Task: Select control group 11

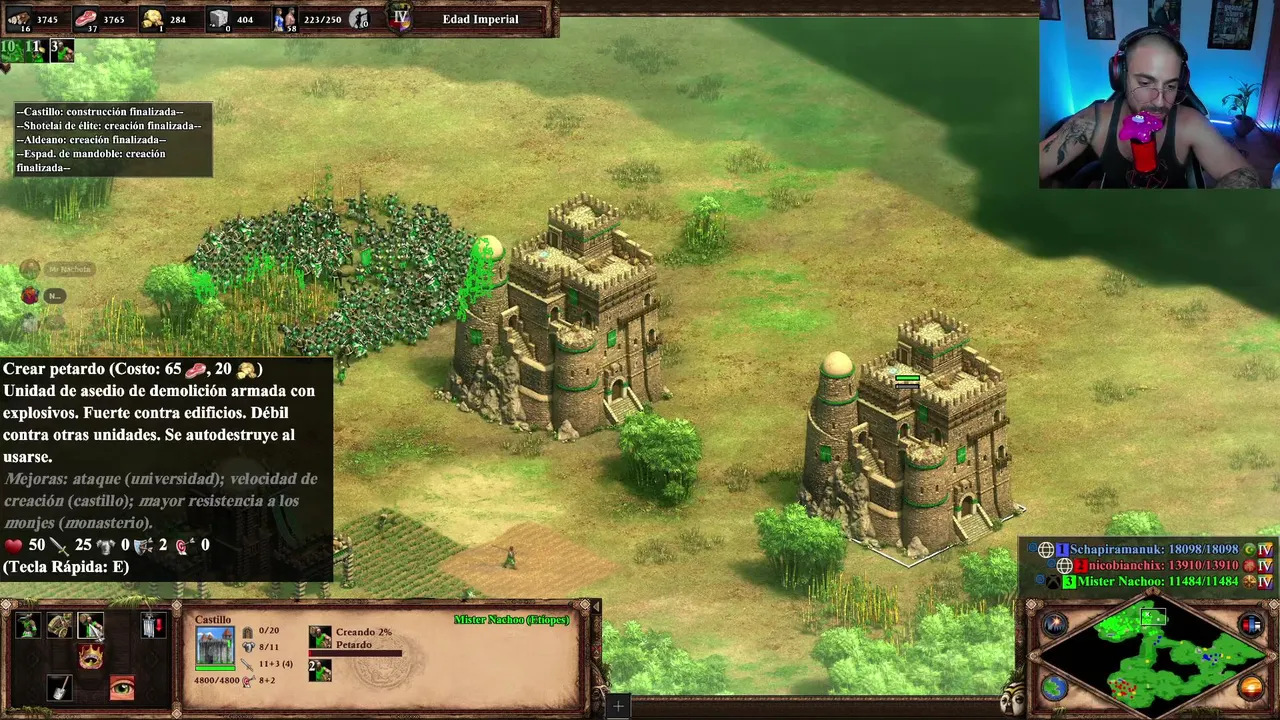Action: (x=36, y=50)
